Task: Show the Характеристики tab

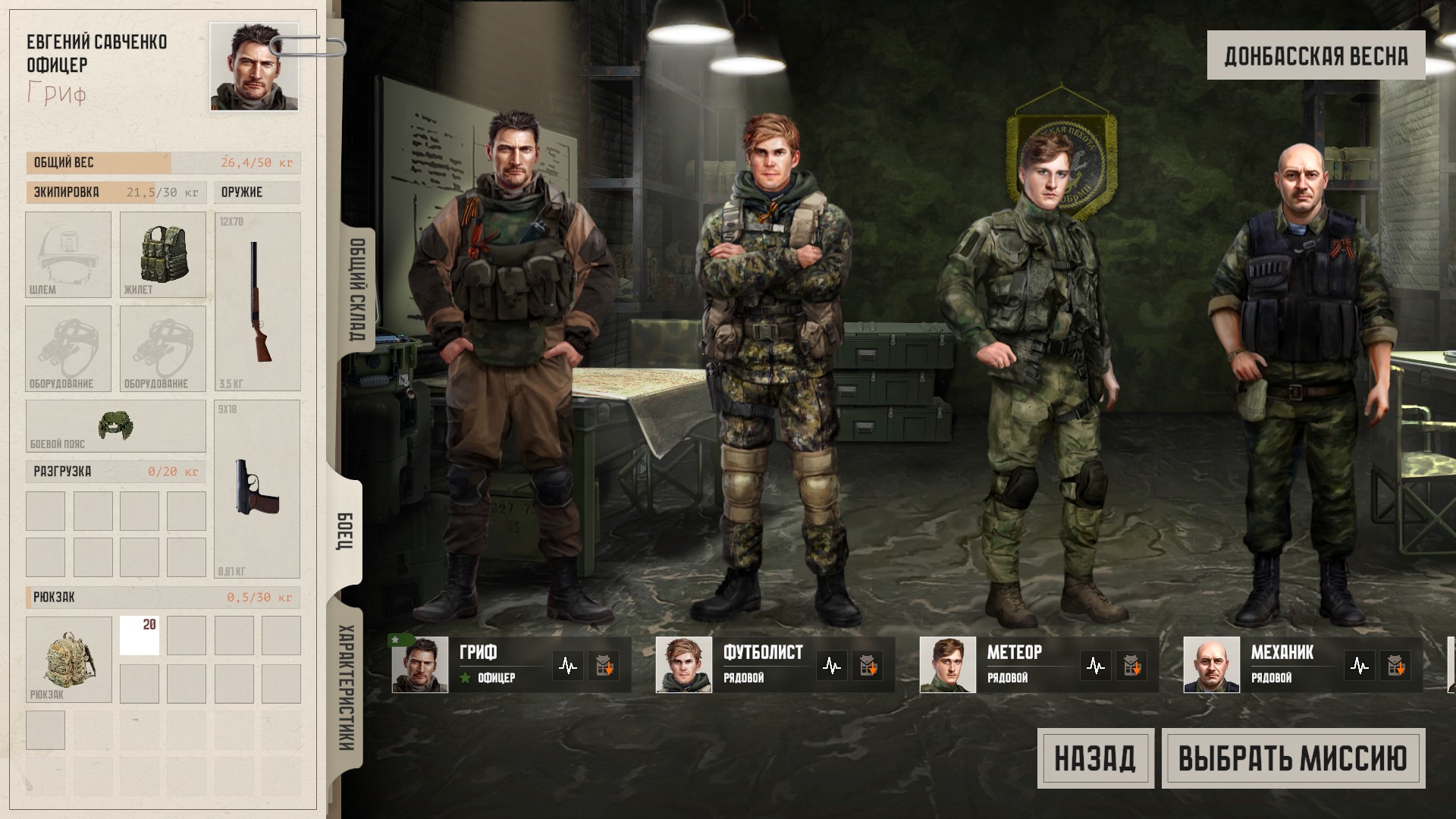Action: tap(346, 687)
